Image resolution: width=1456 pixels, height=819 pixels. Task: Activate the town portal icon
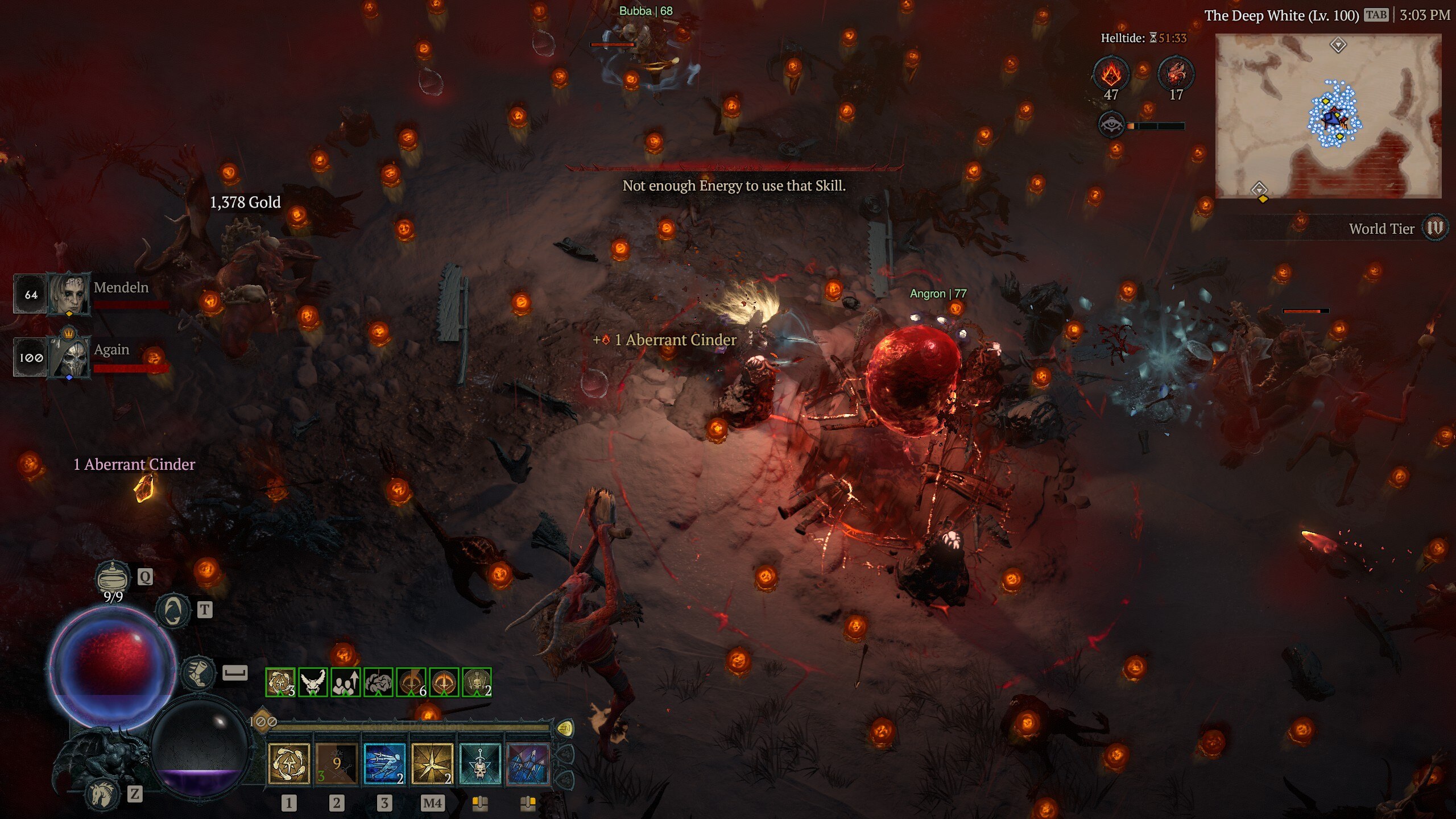173,611
